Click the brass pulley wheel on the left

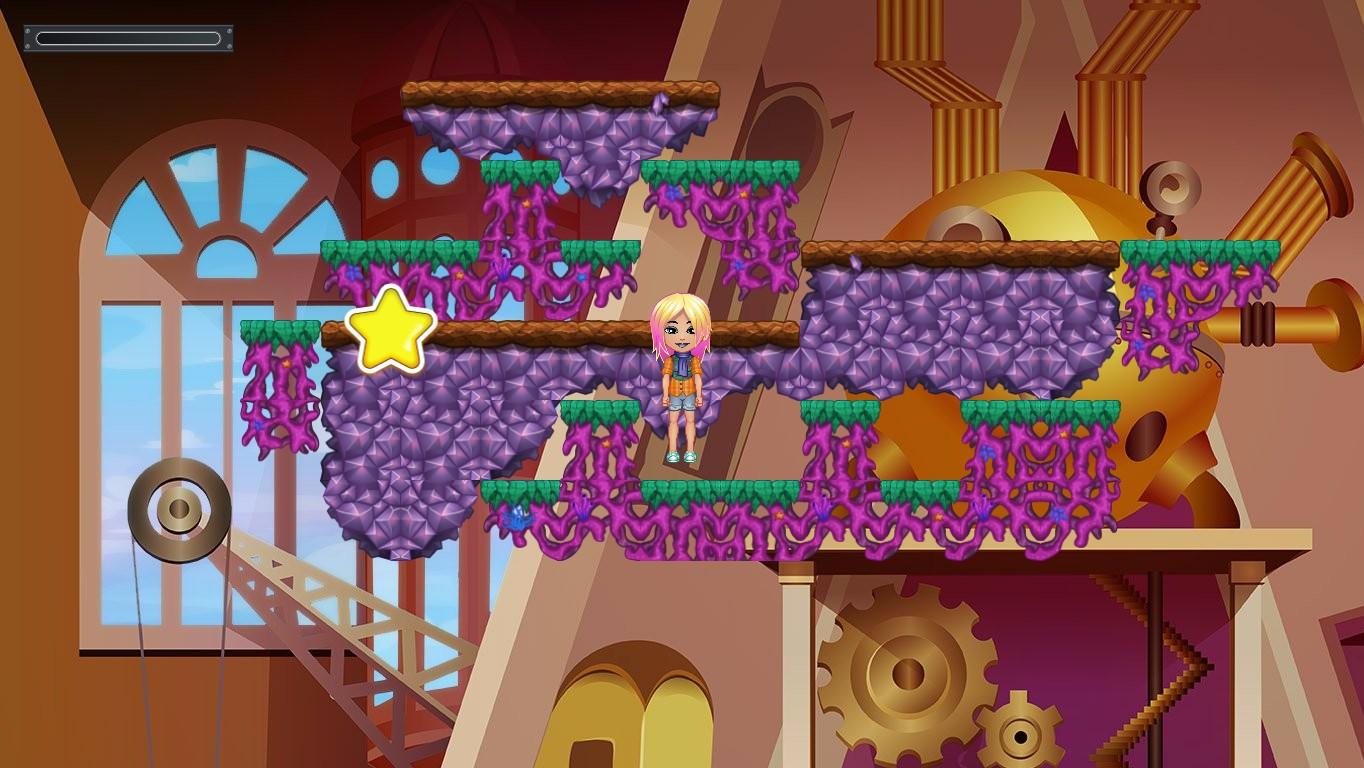[x=176, y=510]
